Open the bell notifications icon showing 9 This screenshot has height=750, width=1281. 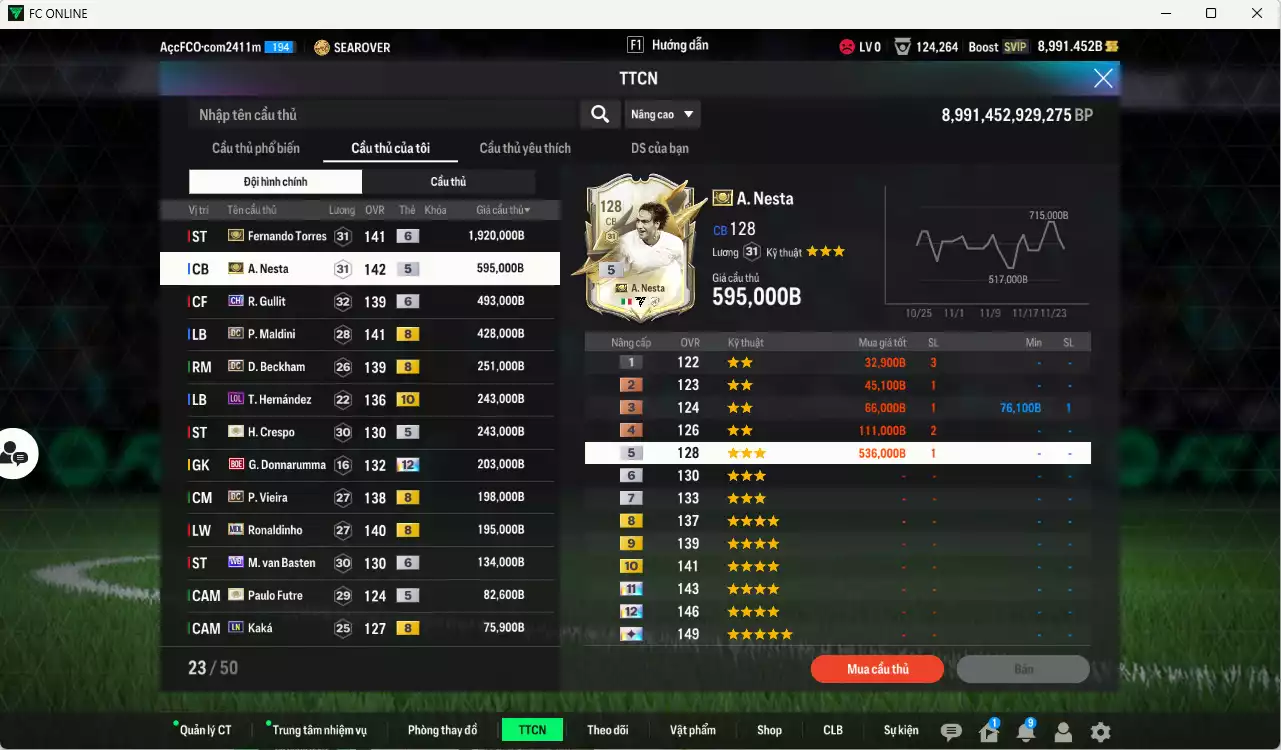point(1026,731)
